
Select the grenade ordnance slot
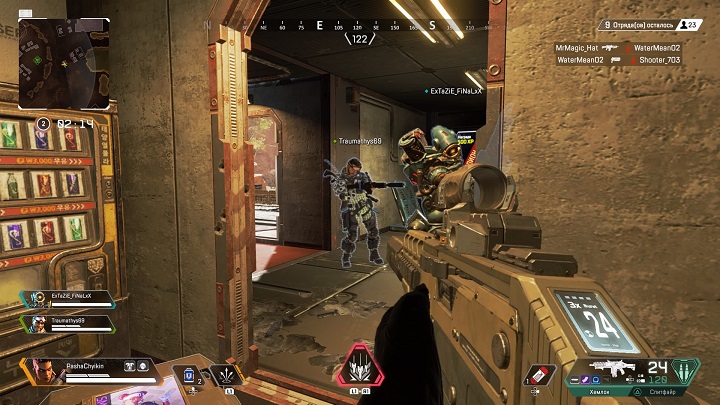538,375
